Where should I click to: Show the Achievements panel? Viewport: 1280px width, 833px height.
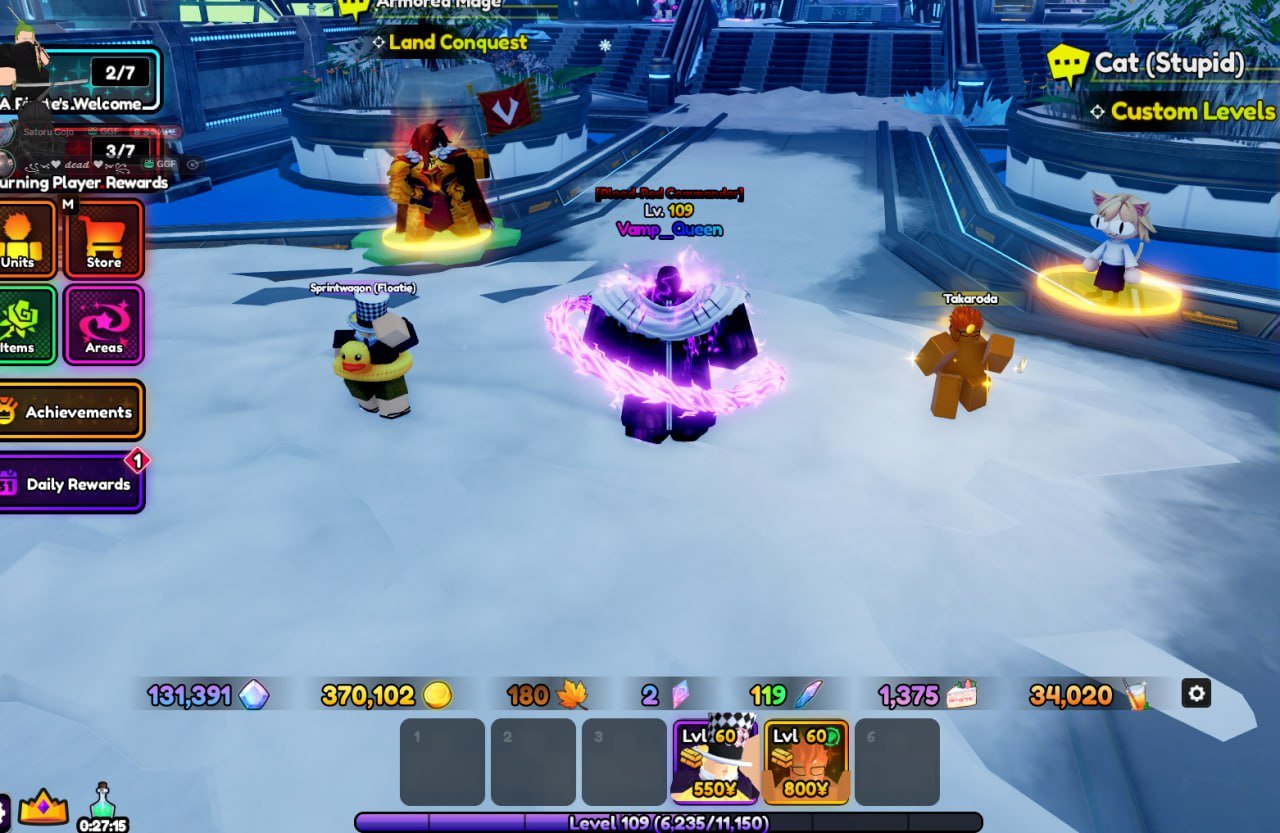coord(72,411)
